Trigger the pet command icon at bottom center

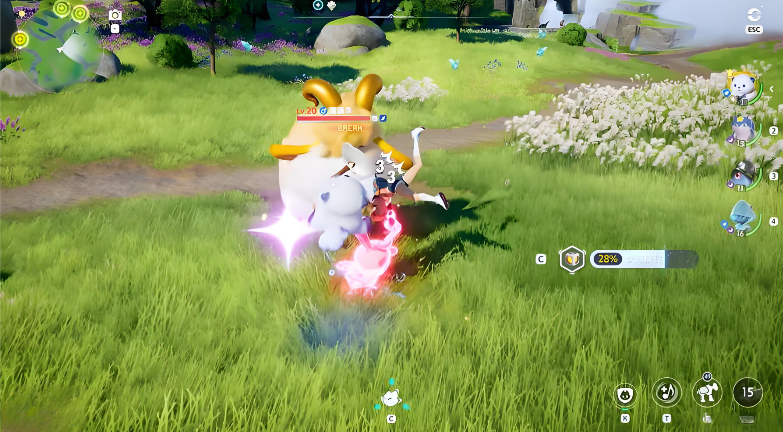(391, 398)
